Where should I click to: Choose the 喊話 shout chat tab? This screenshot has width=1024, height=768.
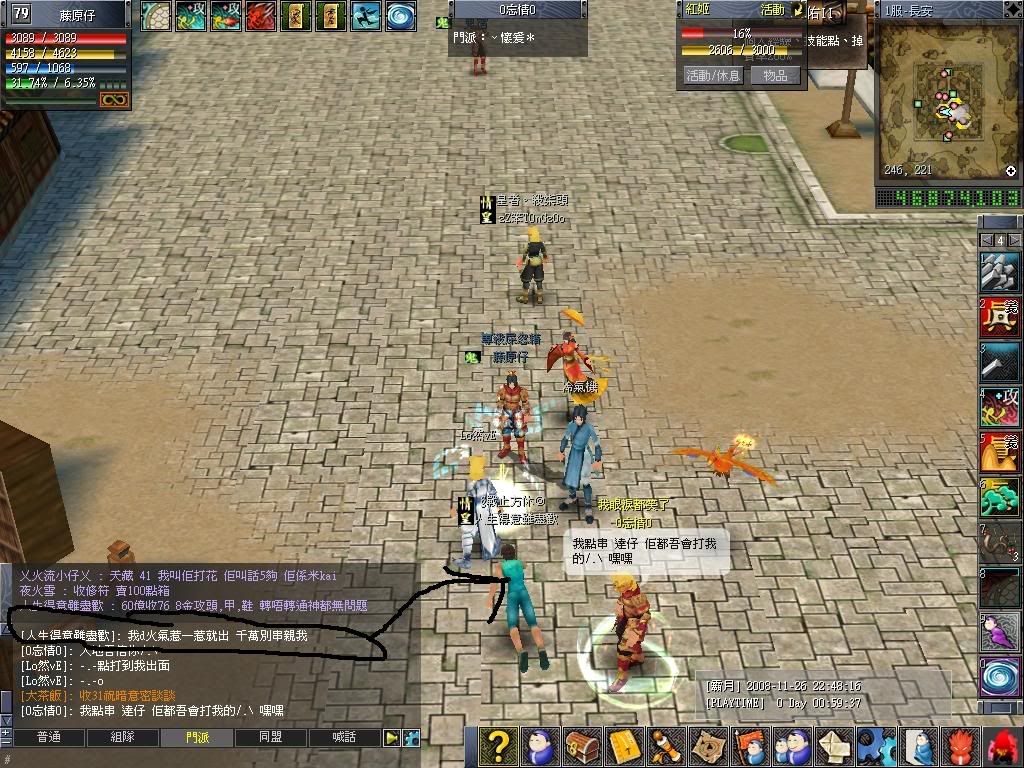click(x=344, y=738)
